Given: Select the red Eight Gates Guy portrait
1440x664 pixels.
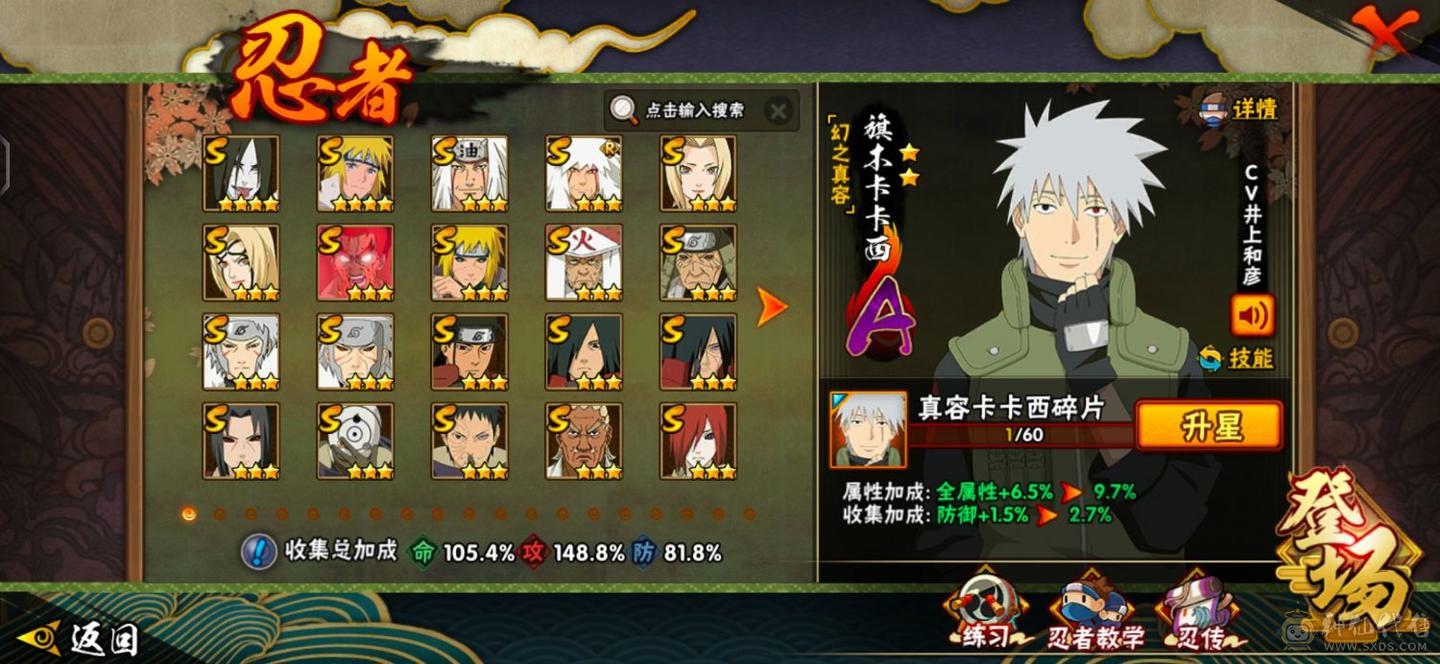Looking at the screenshot, I should coord(355,262).
